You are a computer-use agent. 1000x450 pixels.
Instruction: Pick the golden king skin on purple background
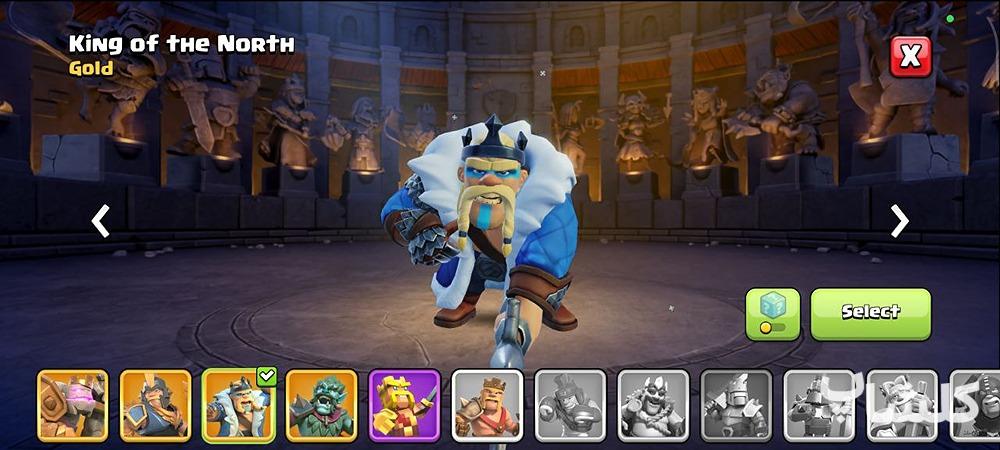pos(404,405)
